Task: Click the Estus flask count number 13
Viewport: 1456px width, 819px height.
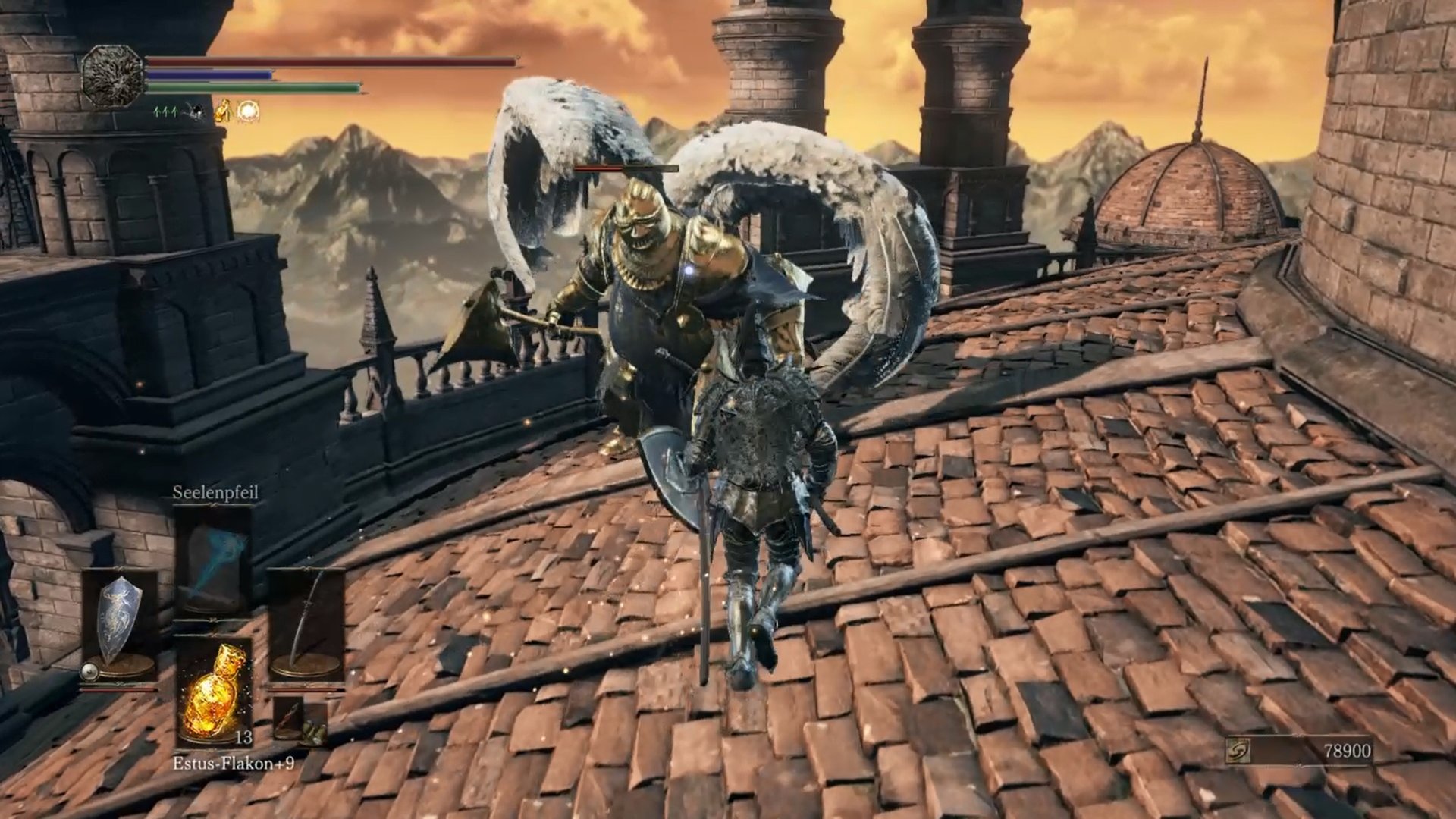Action: coord(244,737)
